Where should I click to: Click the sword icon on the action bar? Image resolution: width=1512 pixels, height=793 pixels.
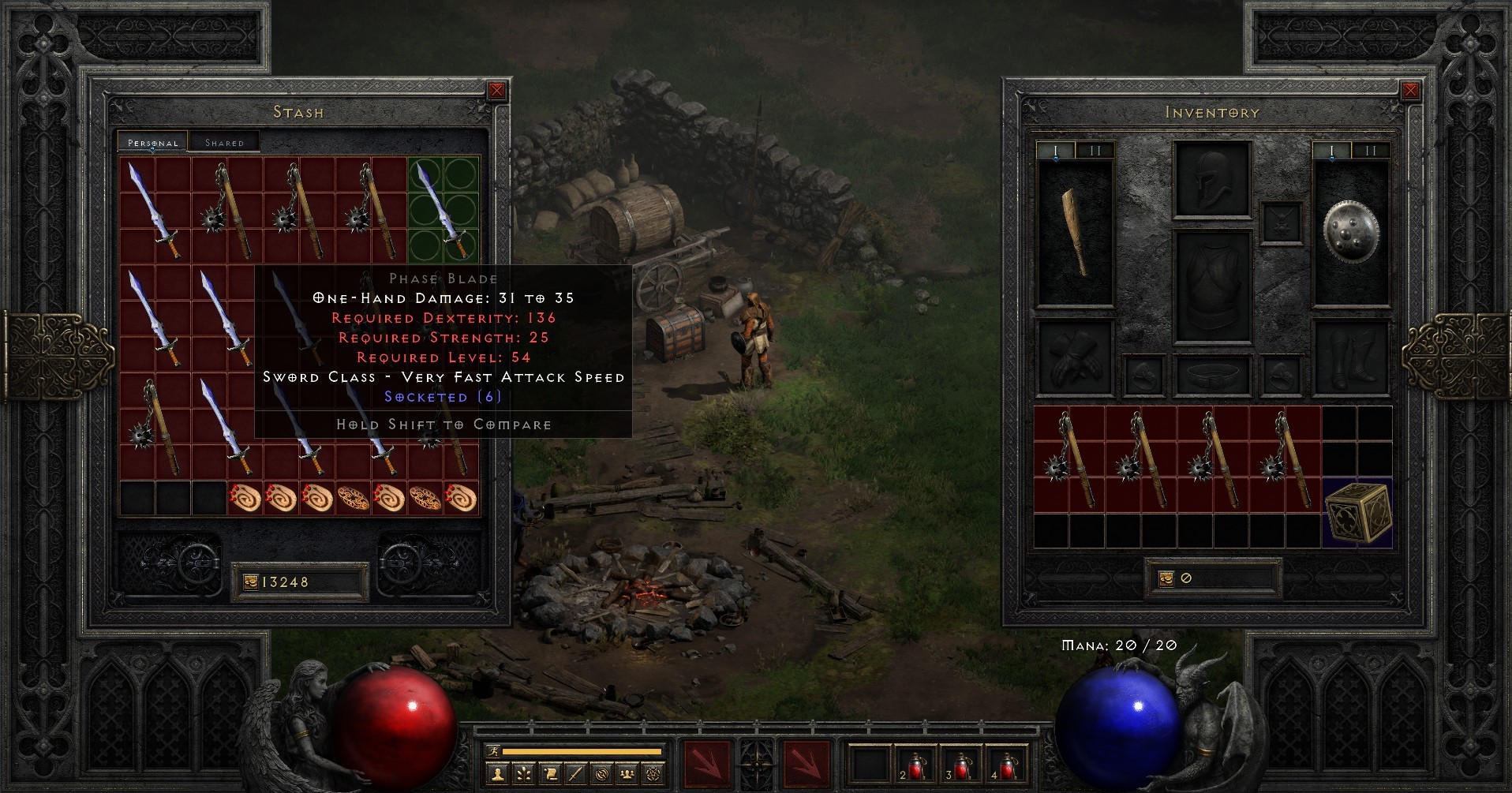(577, 774)
